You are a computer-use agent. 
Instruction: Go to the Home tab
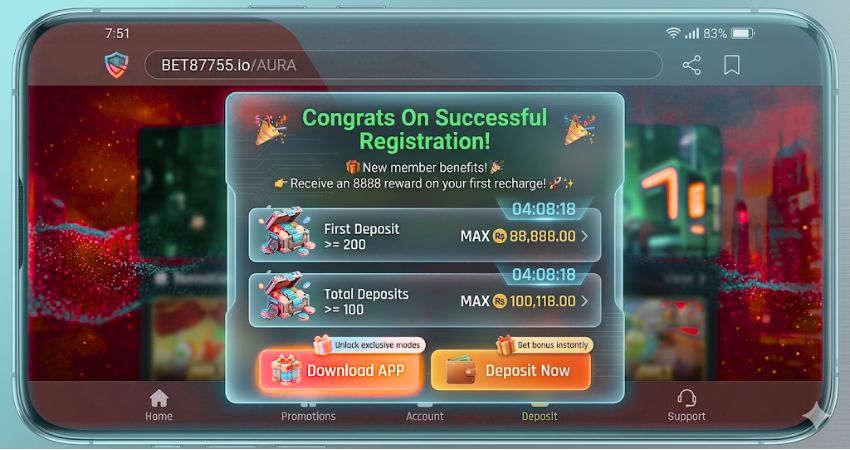[x=159, y=404]
